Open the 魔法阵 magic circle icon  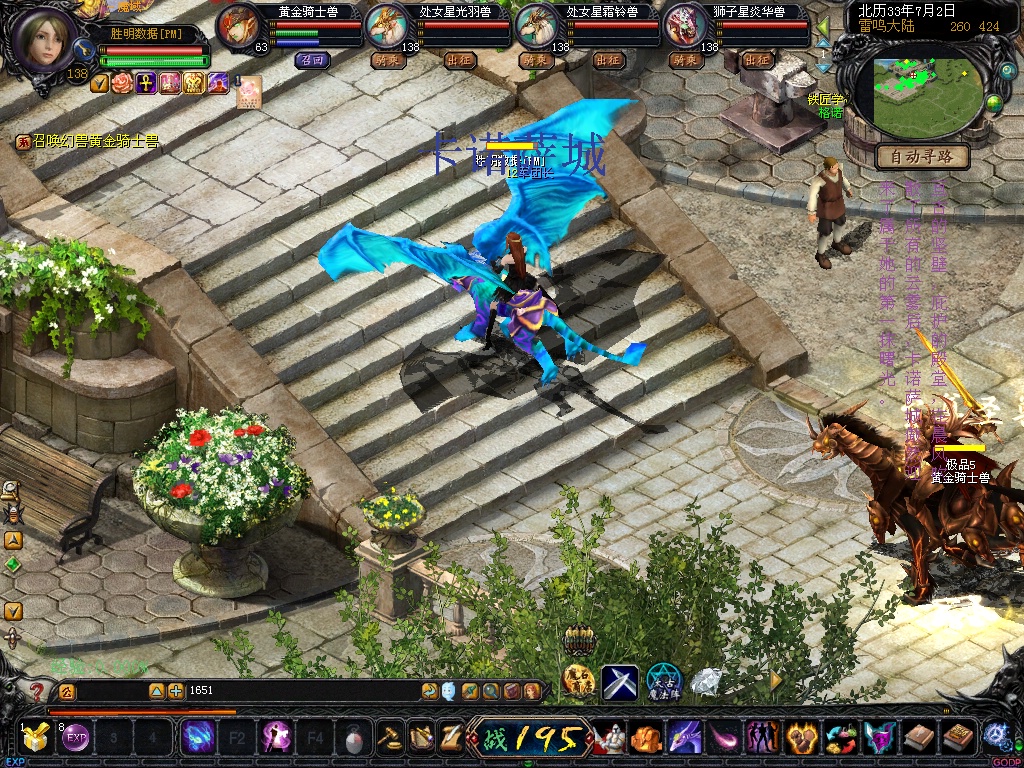click(x=663, y=683)
